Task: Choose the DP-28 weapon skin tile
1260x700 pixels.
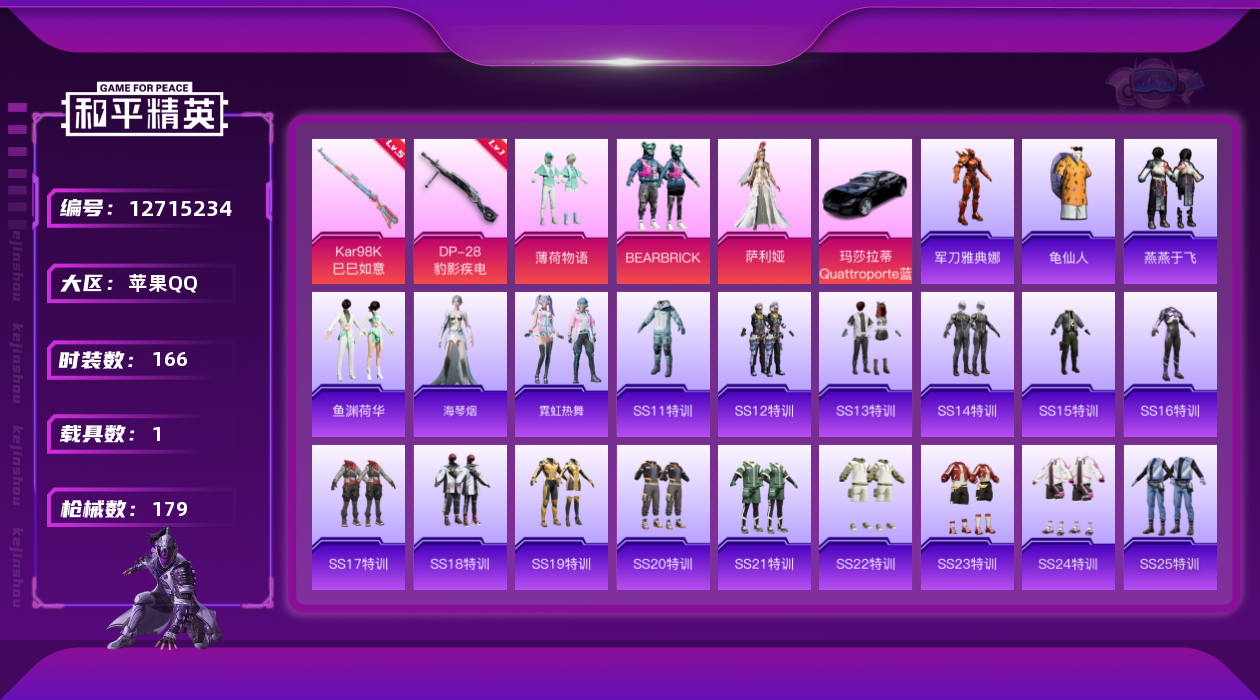Action: [460, 210]
